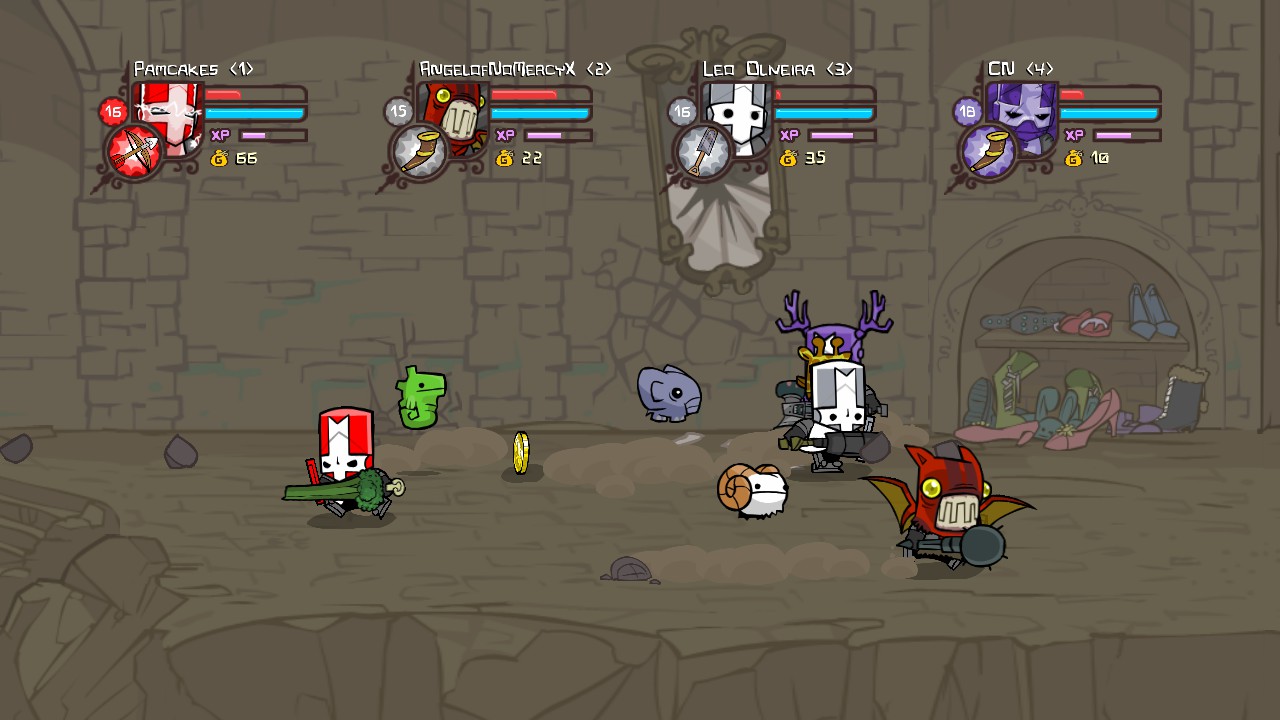Click CN's level 18 badge

pyautogui.click(x=965, y=111)
